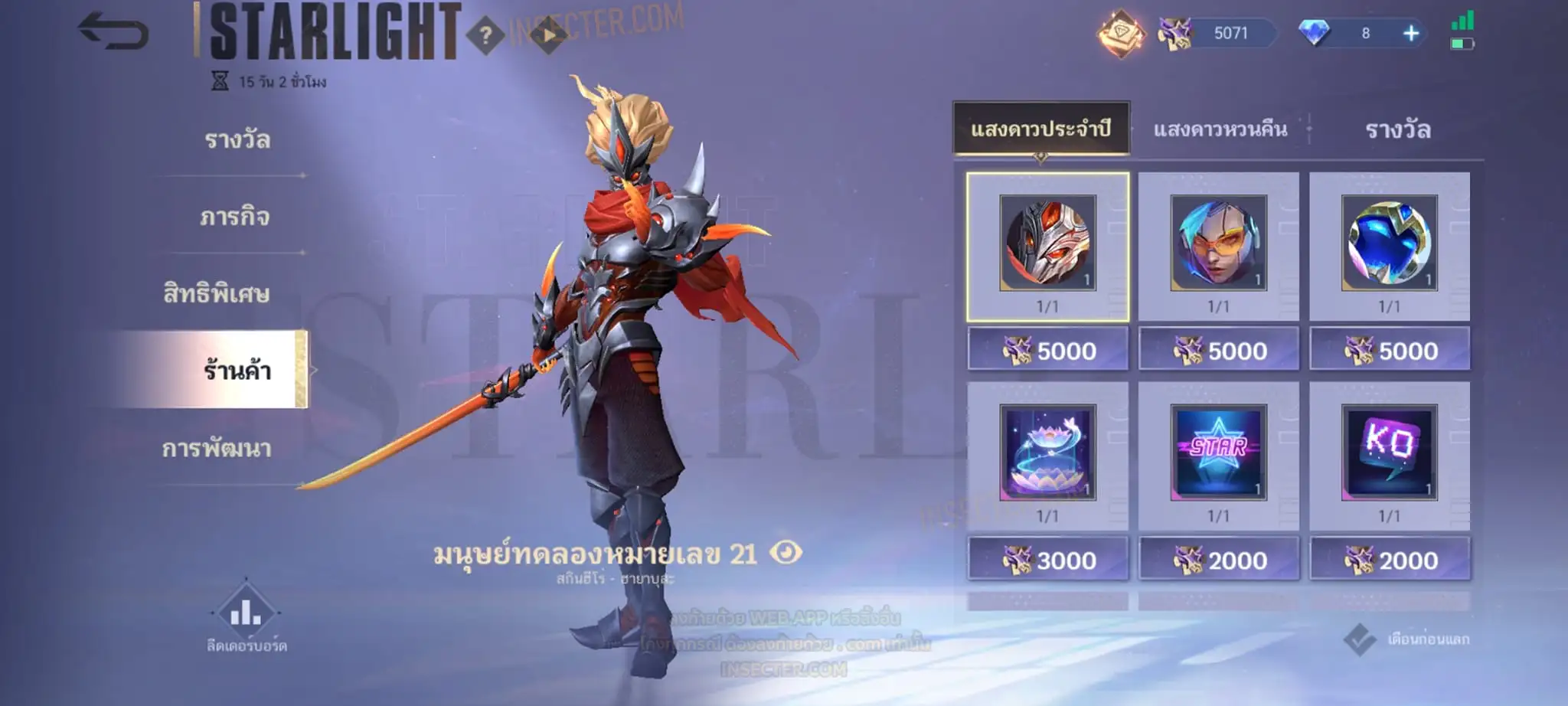
Task: Go back with the arrow button
Action: [x=113, y=32]
